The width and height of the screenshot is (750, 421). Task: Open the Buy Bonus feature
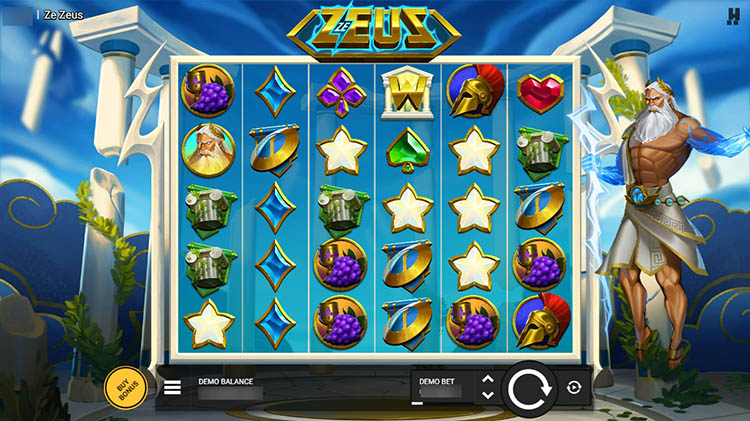coord(125,386)
